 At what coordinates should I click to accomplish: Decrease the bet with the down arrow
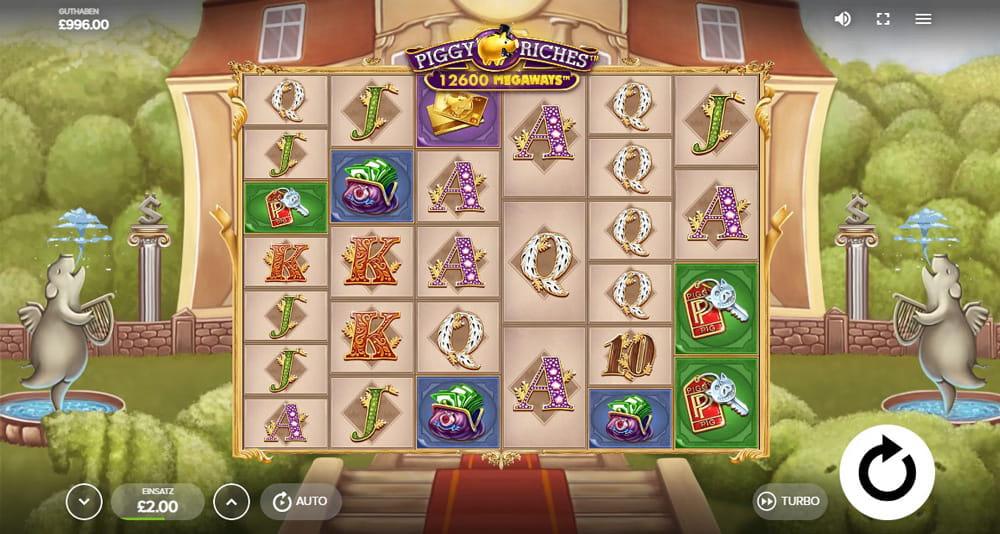pyautogui.click(x=84, y=501)
